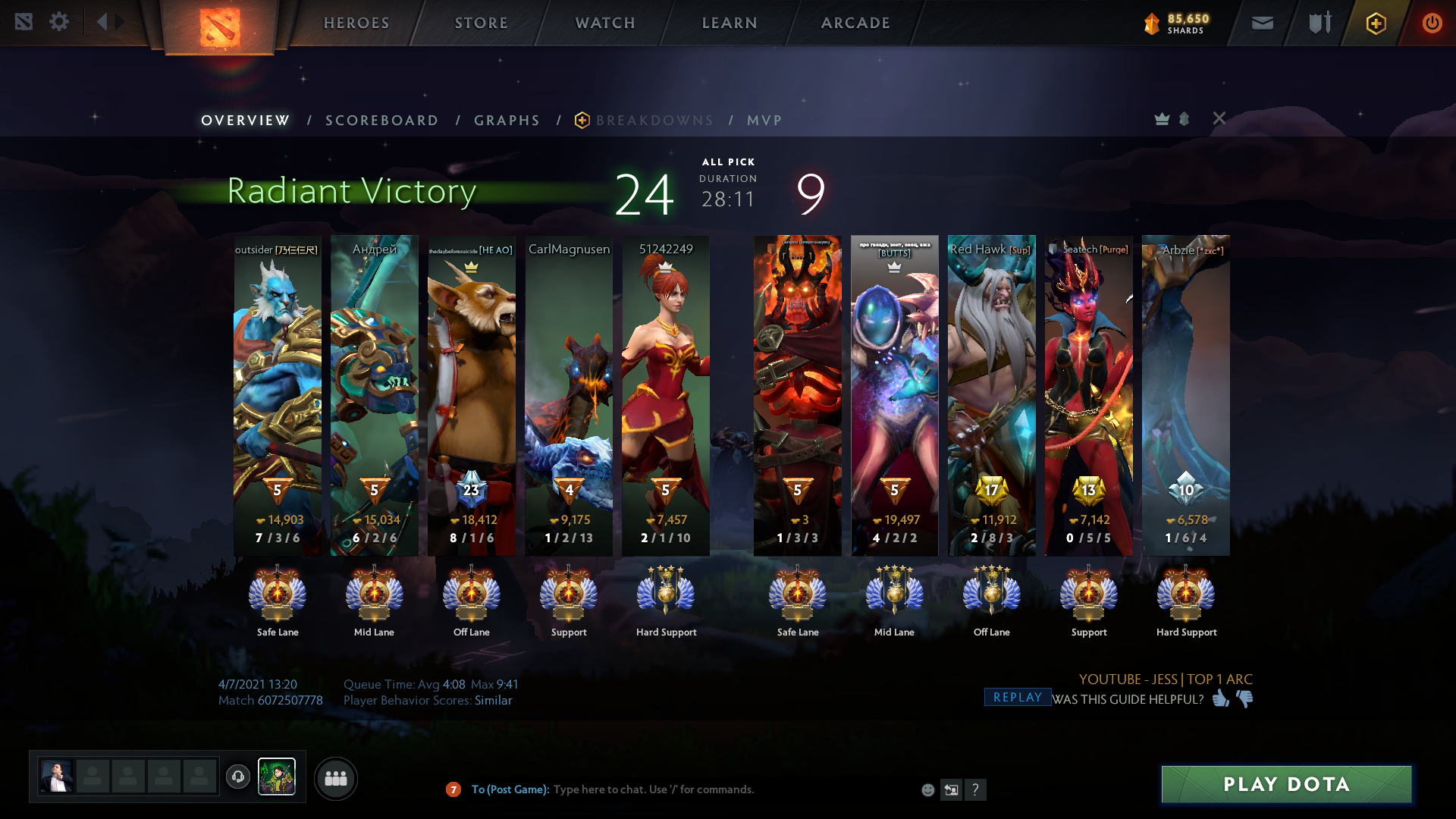Click the Play Dota button
The width and height of the screenshot is (1456, 819).
(x=1286, y=784)
